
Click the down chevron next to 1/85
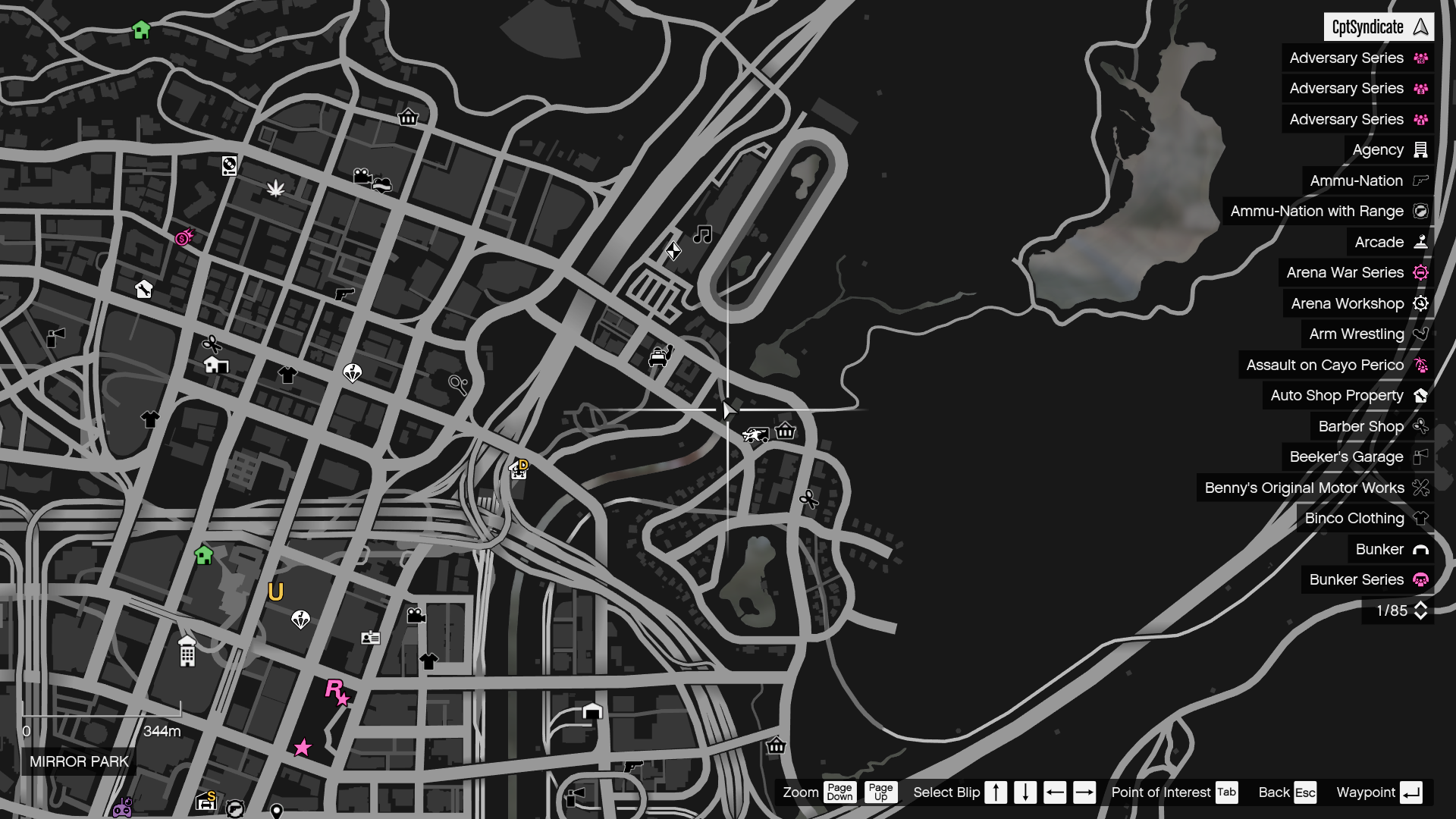pyautogui.click(x=1422, y=614)
